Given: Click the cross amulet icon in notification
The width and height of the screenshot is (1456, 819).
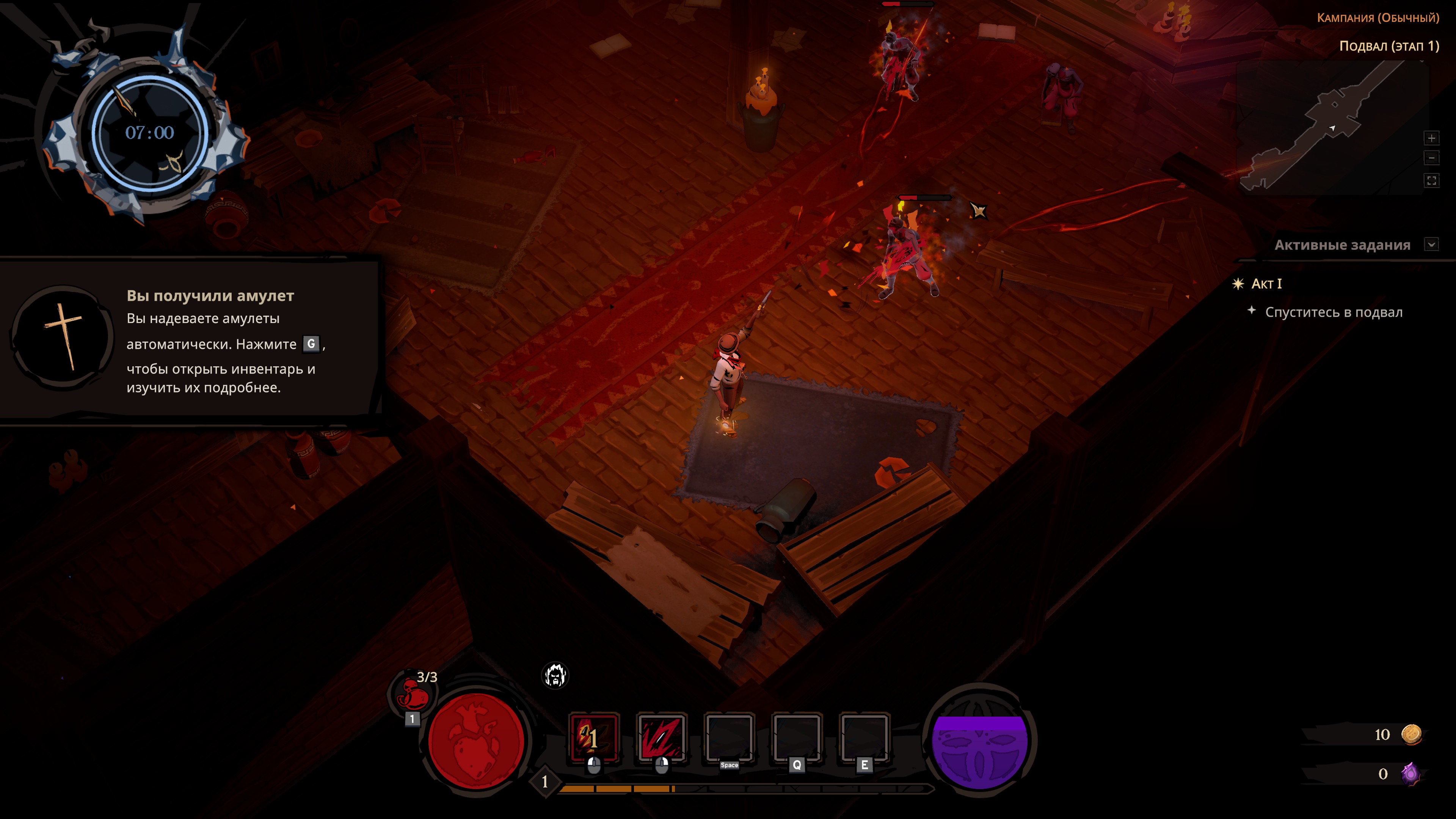Looking at the screenshot, I should tap(63, 337).
